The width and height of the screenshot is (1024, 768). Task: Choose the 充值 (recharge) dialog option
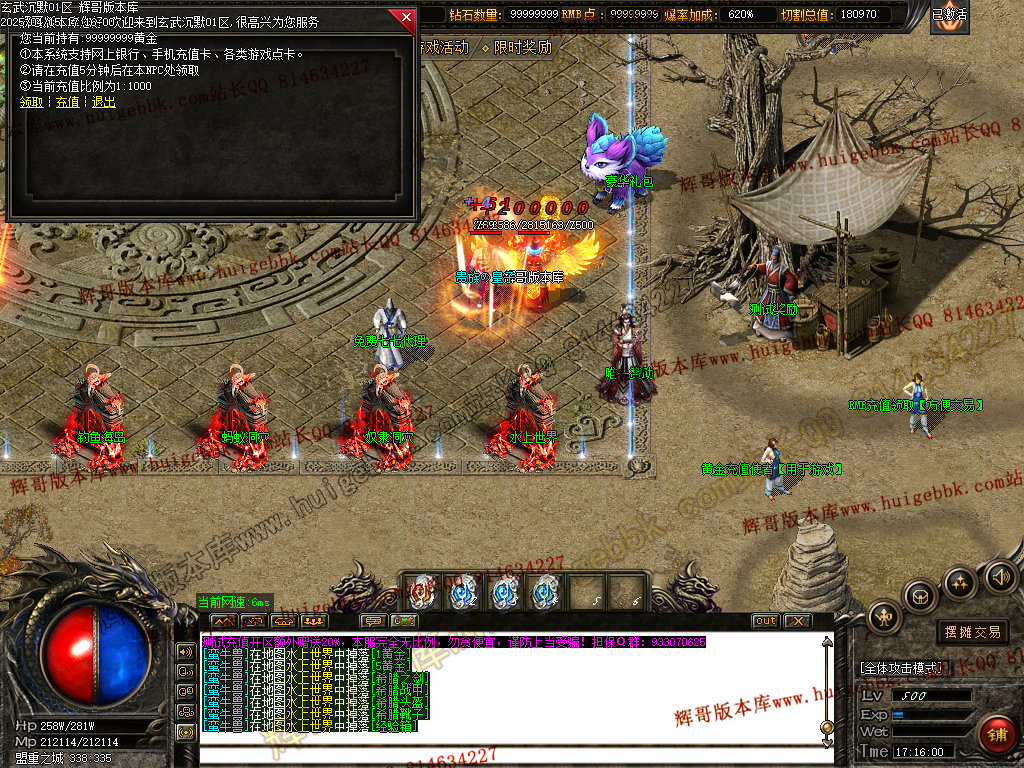click(x=67, y=102)
